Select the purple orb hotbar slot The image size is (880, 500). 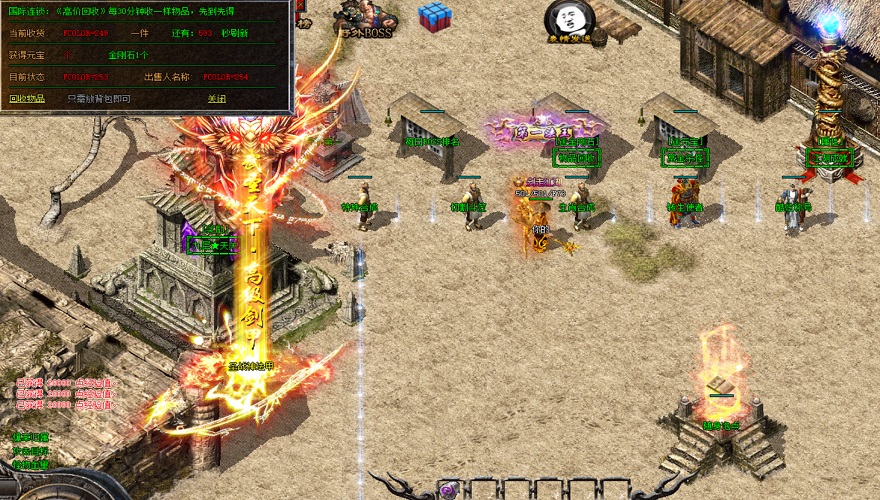(449, 490)
